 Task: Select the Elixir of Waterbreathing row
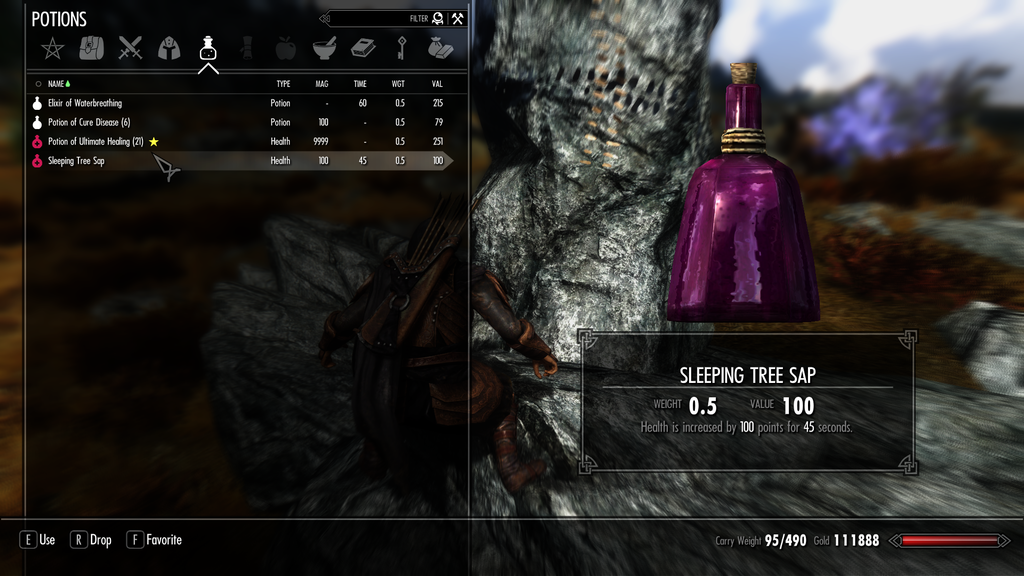[85, 103]
